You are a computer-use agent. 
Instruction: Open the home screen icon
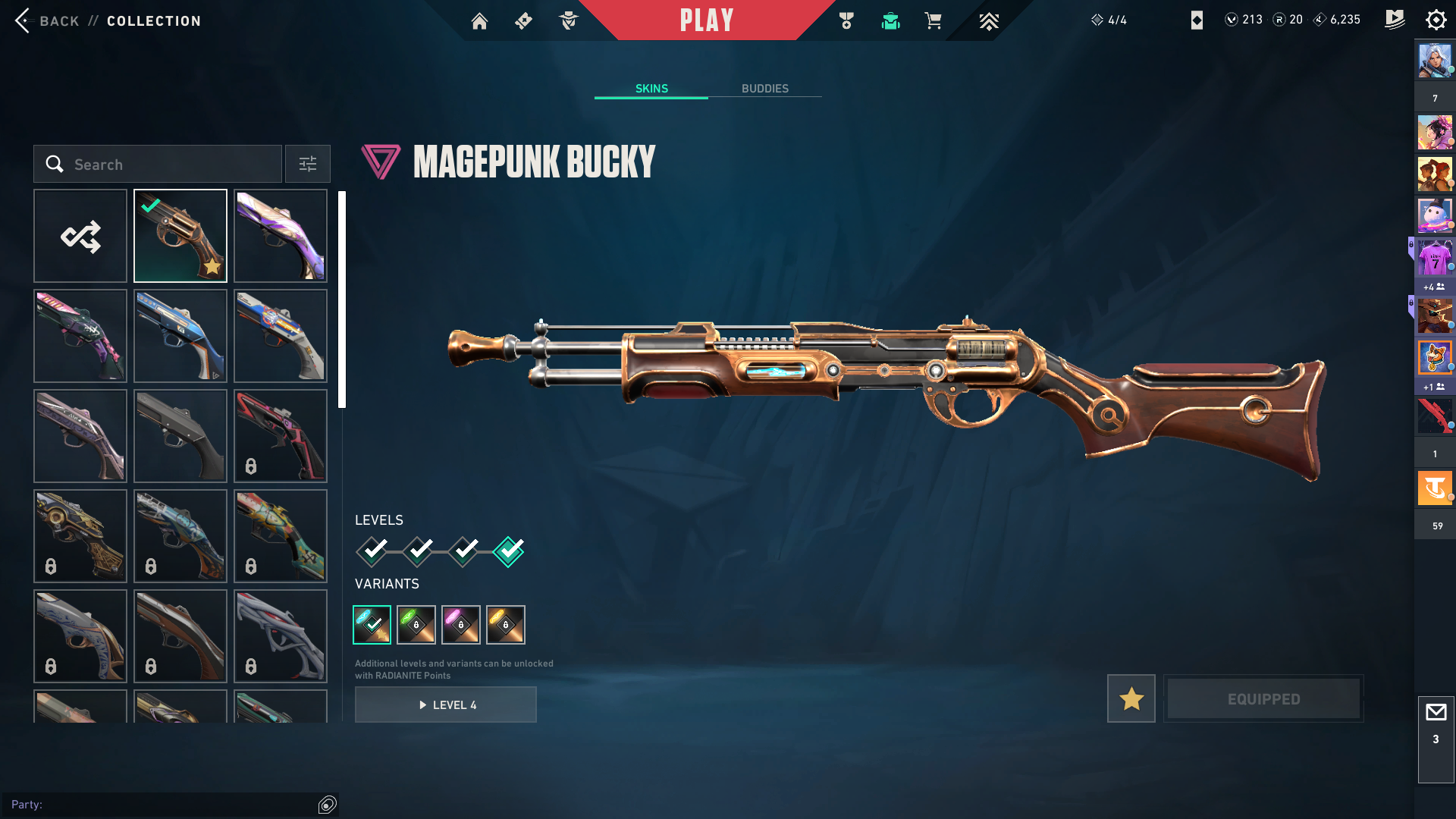479,21
